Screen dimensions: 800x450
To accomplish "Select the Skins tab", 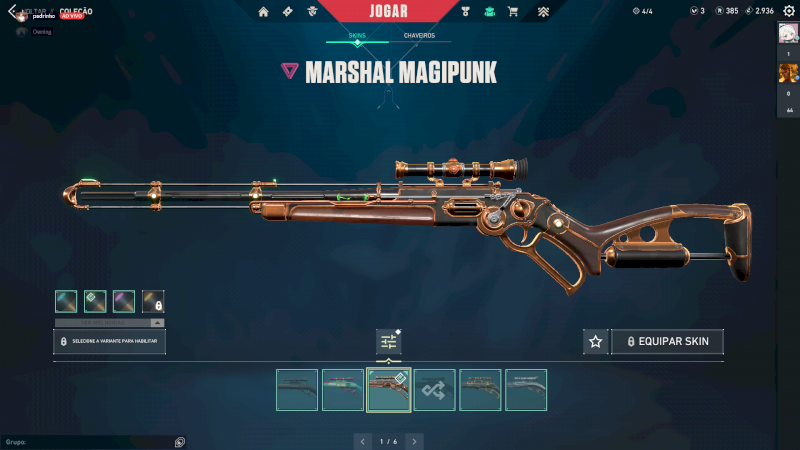I will (357, 36).
